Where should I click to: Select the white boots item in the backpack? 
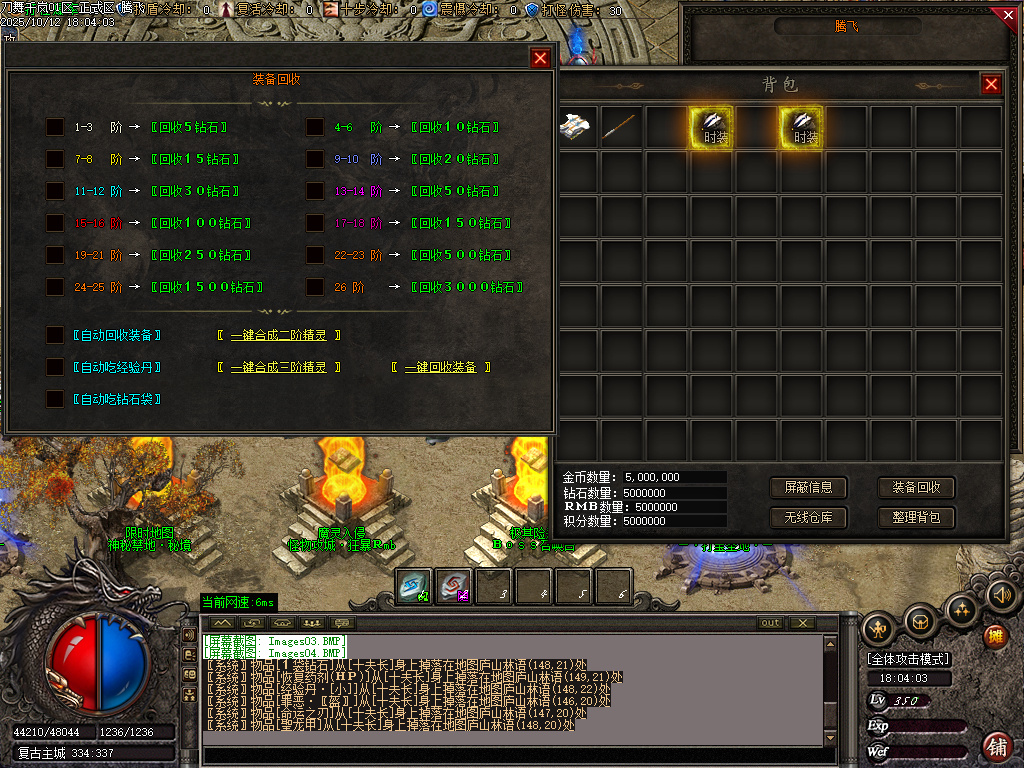click(577, 127)
